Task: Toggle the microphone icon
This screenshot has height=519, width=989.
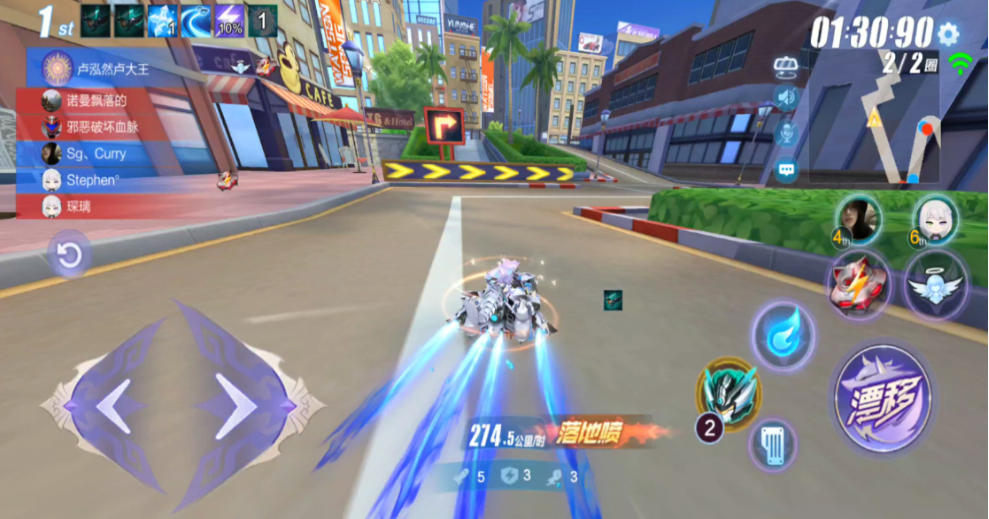Action: tap(786, 134)
